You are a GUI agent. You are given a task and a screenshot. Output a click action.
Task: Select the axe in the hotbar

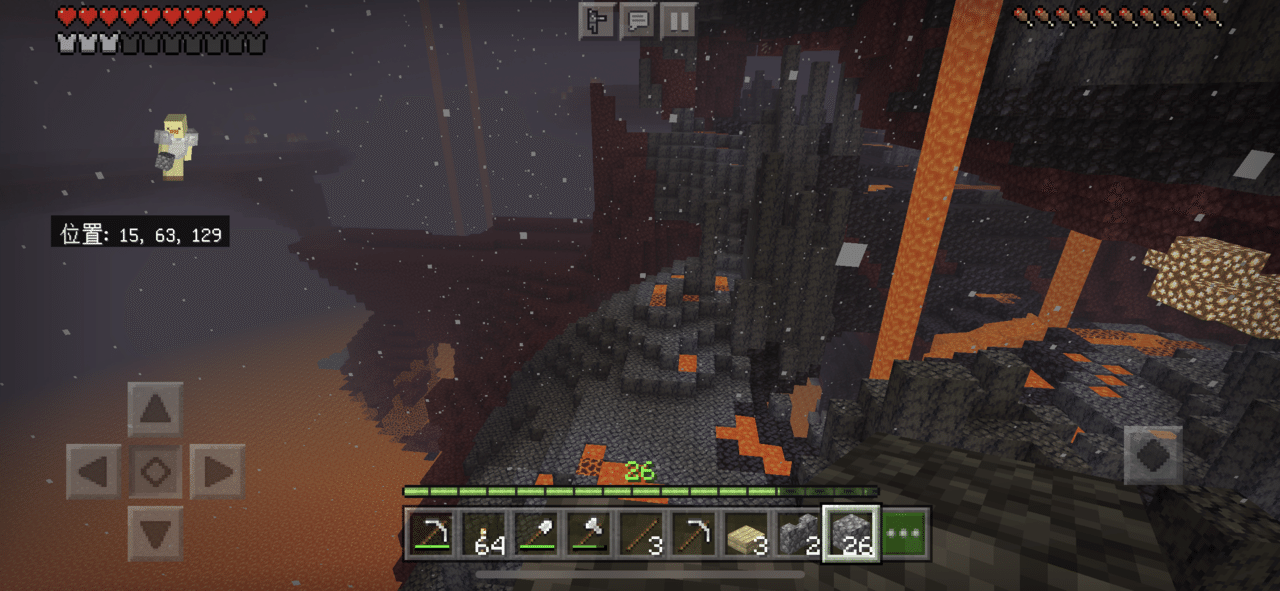point(590,534)
